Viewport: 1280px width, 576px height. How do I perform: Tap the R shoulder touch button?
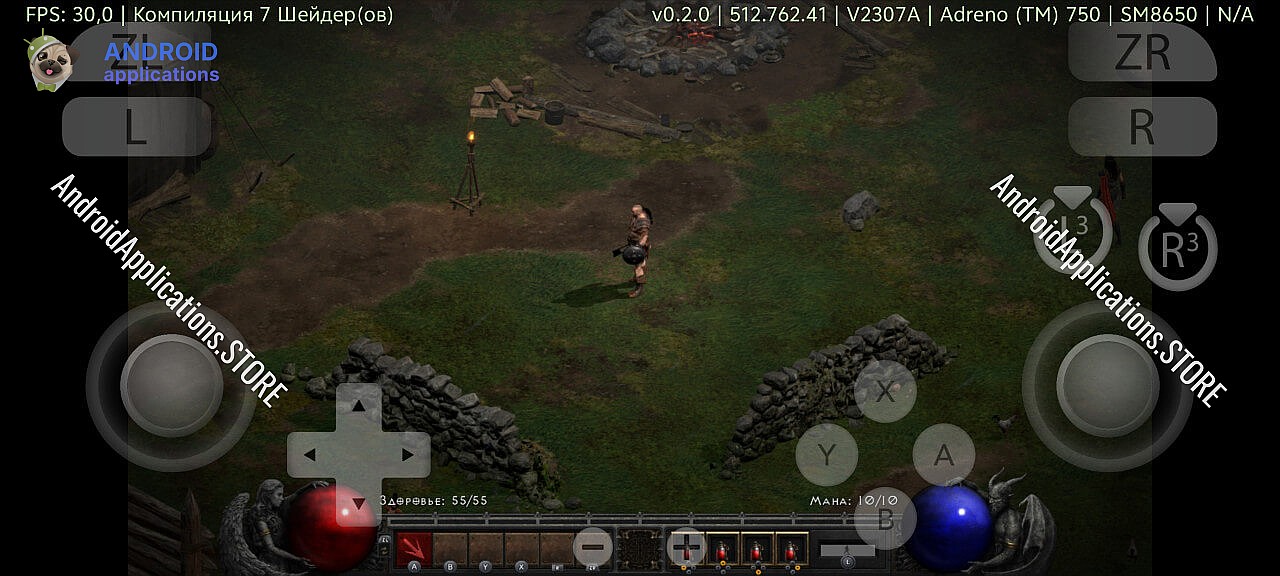1142,127
